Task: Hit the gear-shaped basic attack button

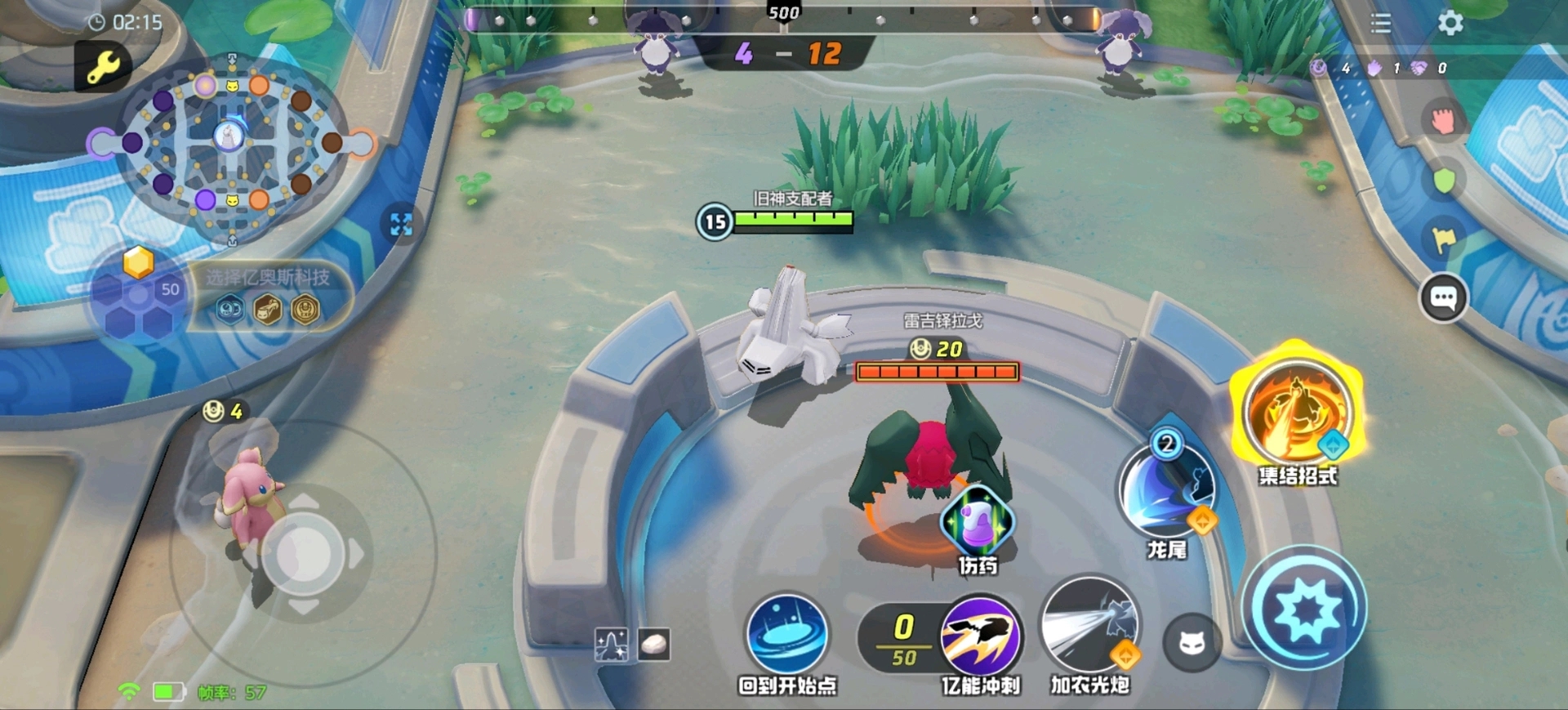Action: (x=1304, y=609)
